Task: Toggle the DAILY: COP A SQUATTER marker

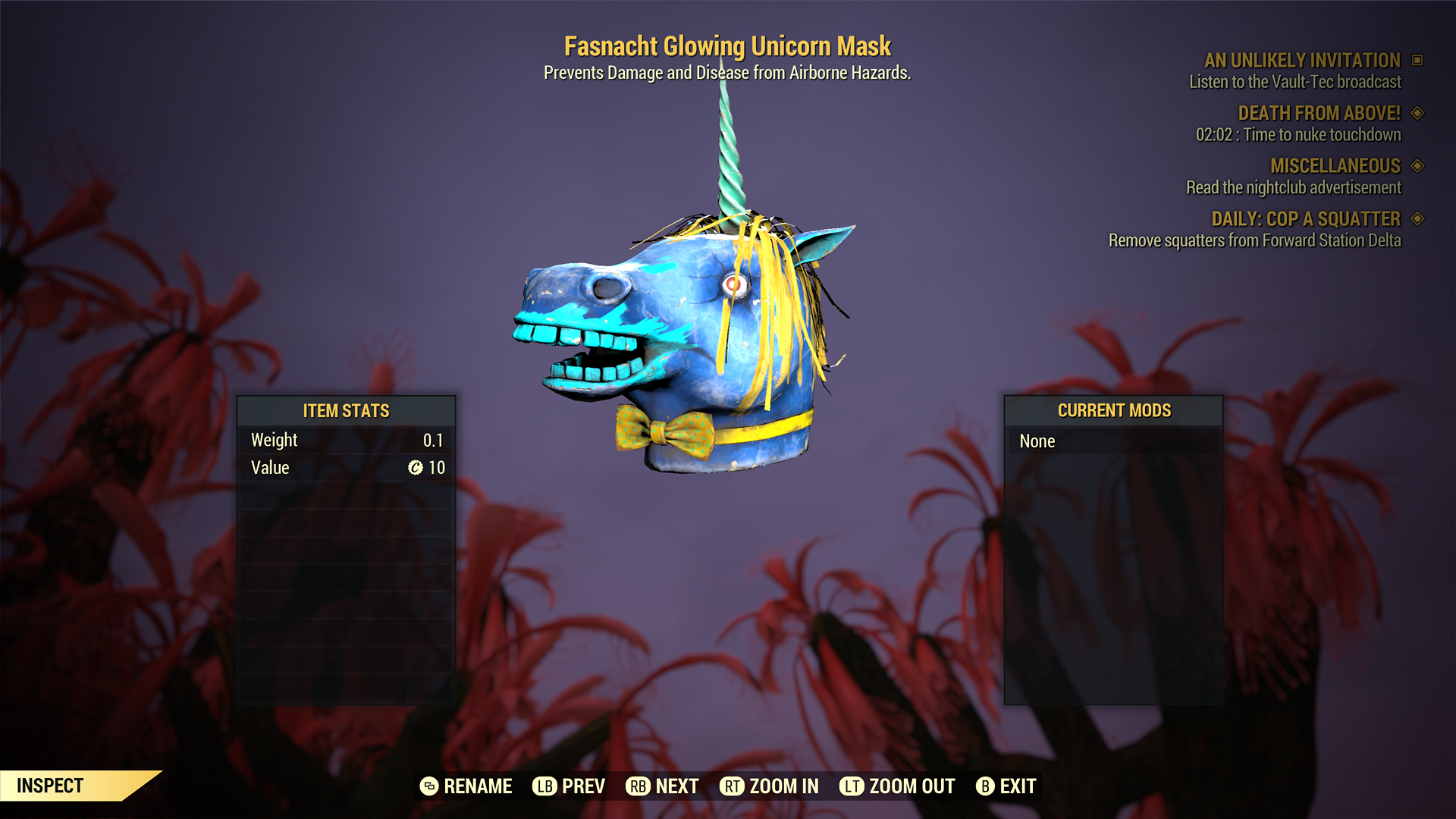Action: 1417,219
